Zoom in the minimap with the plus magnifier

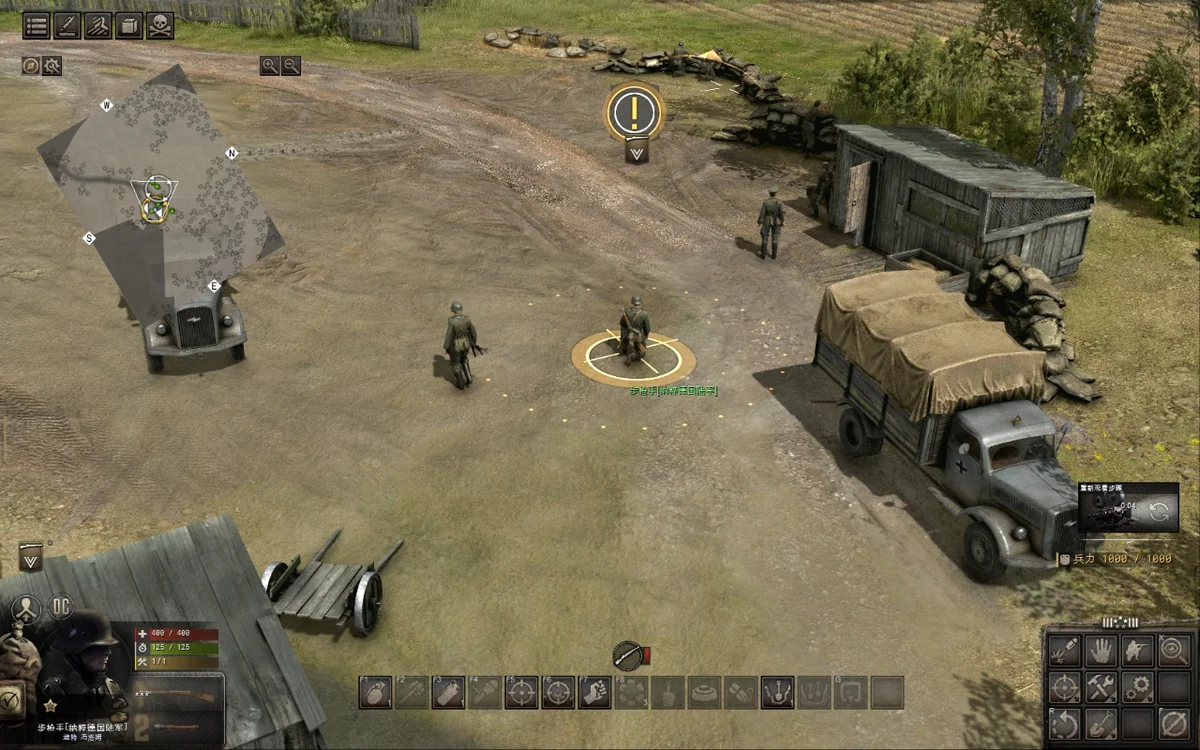tap(269, 66)
